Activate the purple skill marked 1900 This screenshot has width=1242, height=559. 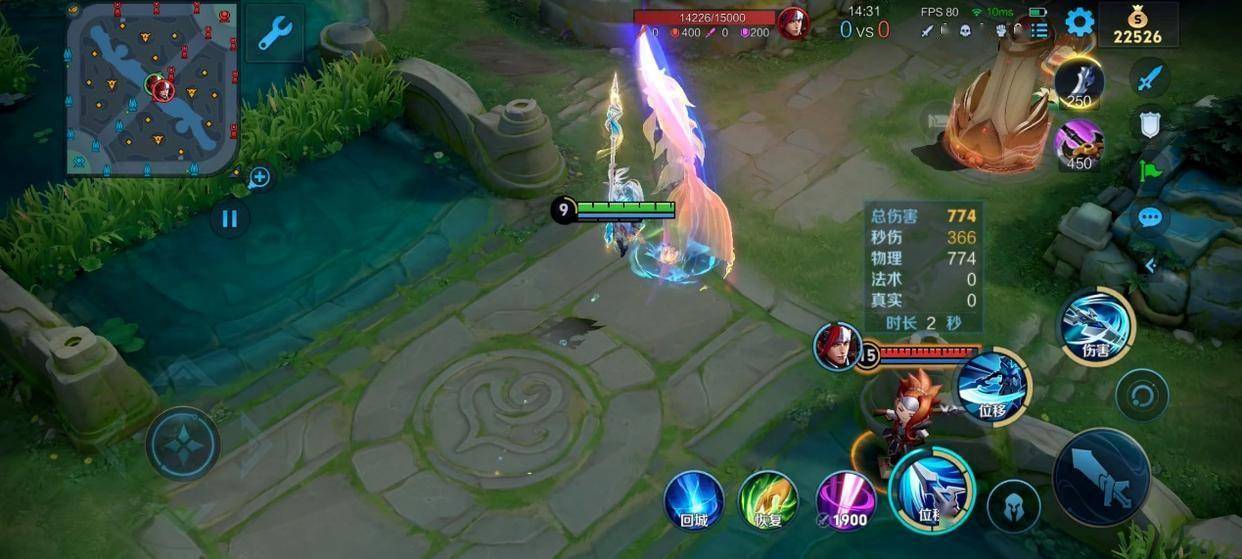point(846,499)
